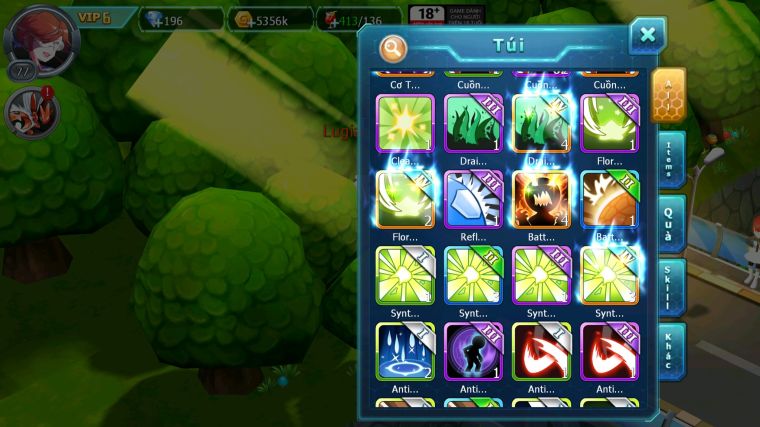The height and width of the screenshot is (427, 760).
Task: Add more gold coins via the coin counter
Action: point(268,19)
